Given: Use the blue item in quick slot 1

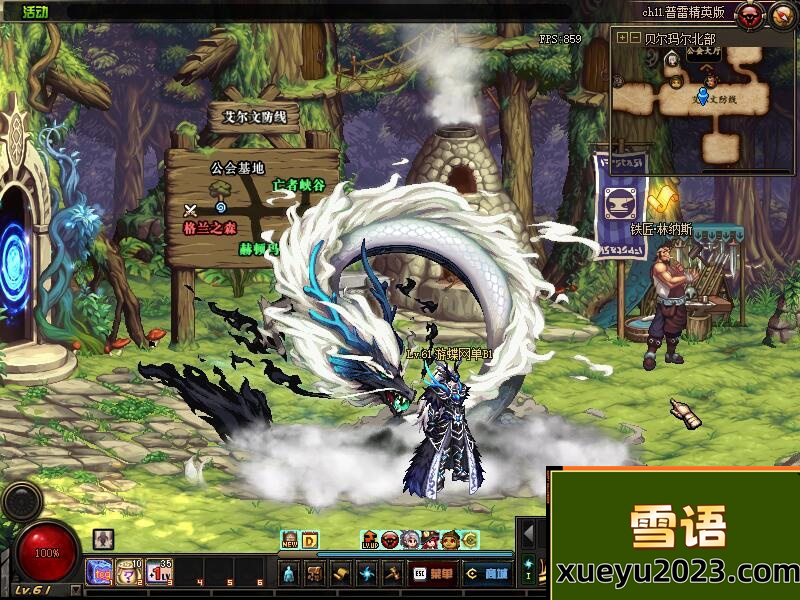Looking at the screenshot, I should point(100,571).
